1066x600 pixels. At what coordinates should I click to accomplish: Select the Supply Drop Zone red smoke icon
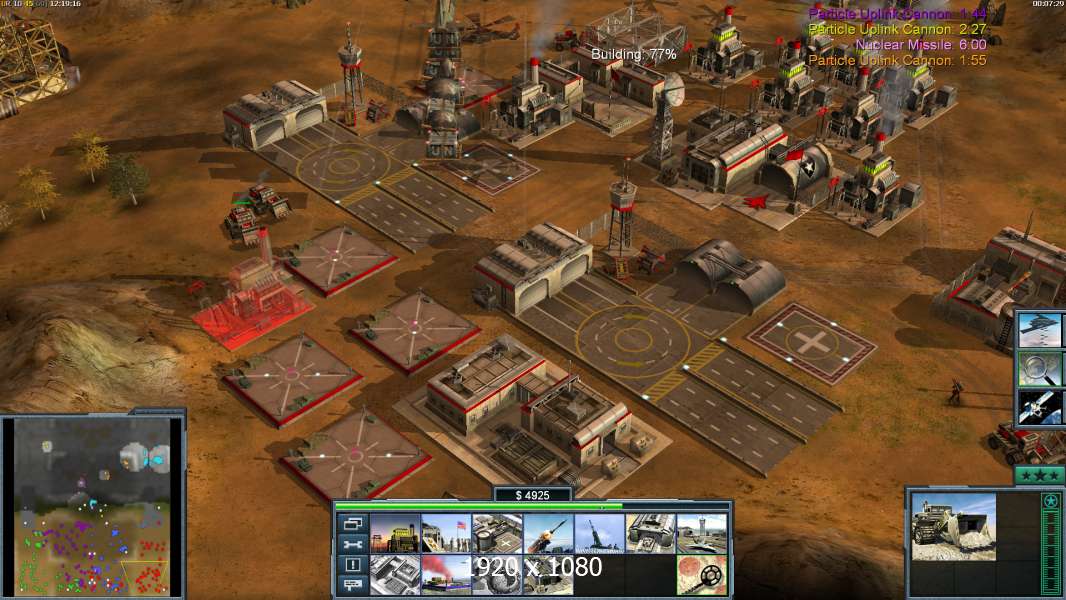(x=446, y=575)
